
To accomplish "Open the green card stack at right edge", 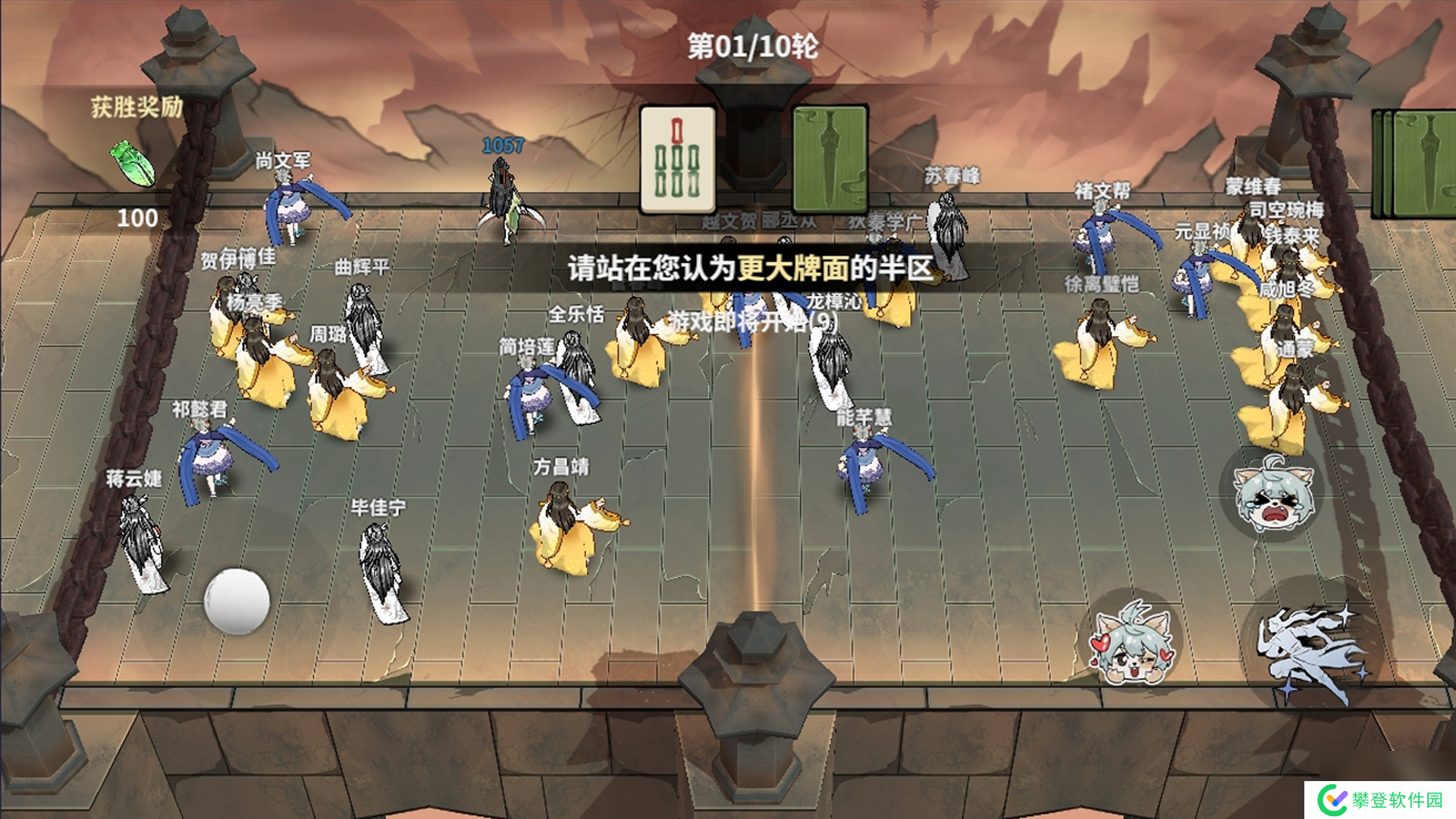I will click(1416, 163).
